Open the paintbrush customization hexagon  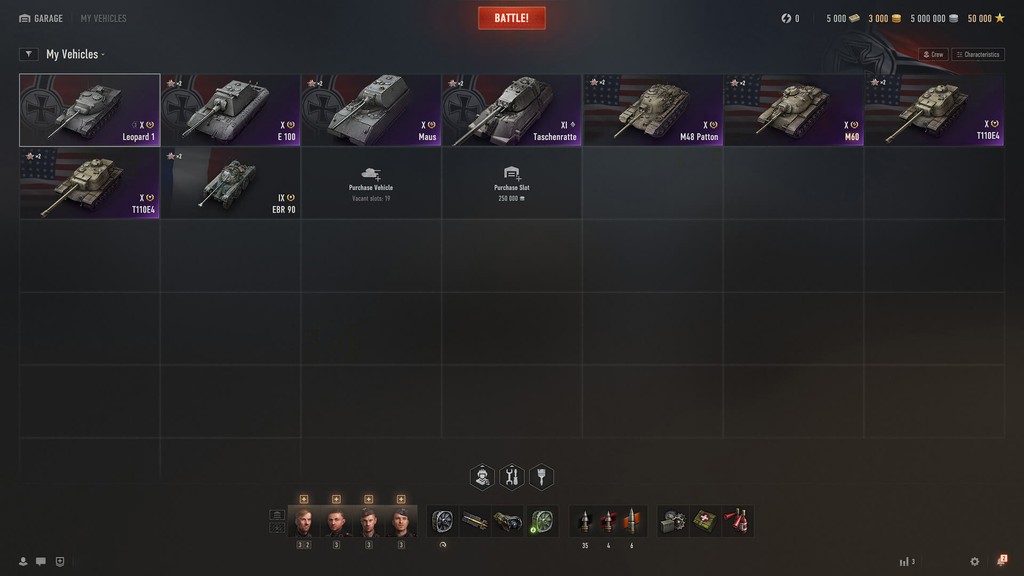pos(541,477)
